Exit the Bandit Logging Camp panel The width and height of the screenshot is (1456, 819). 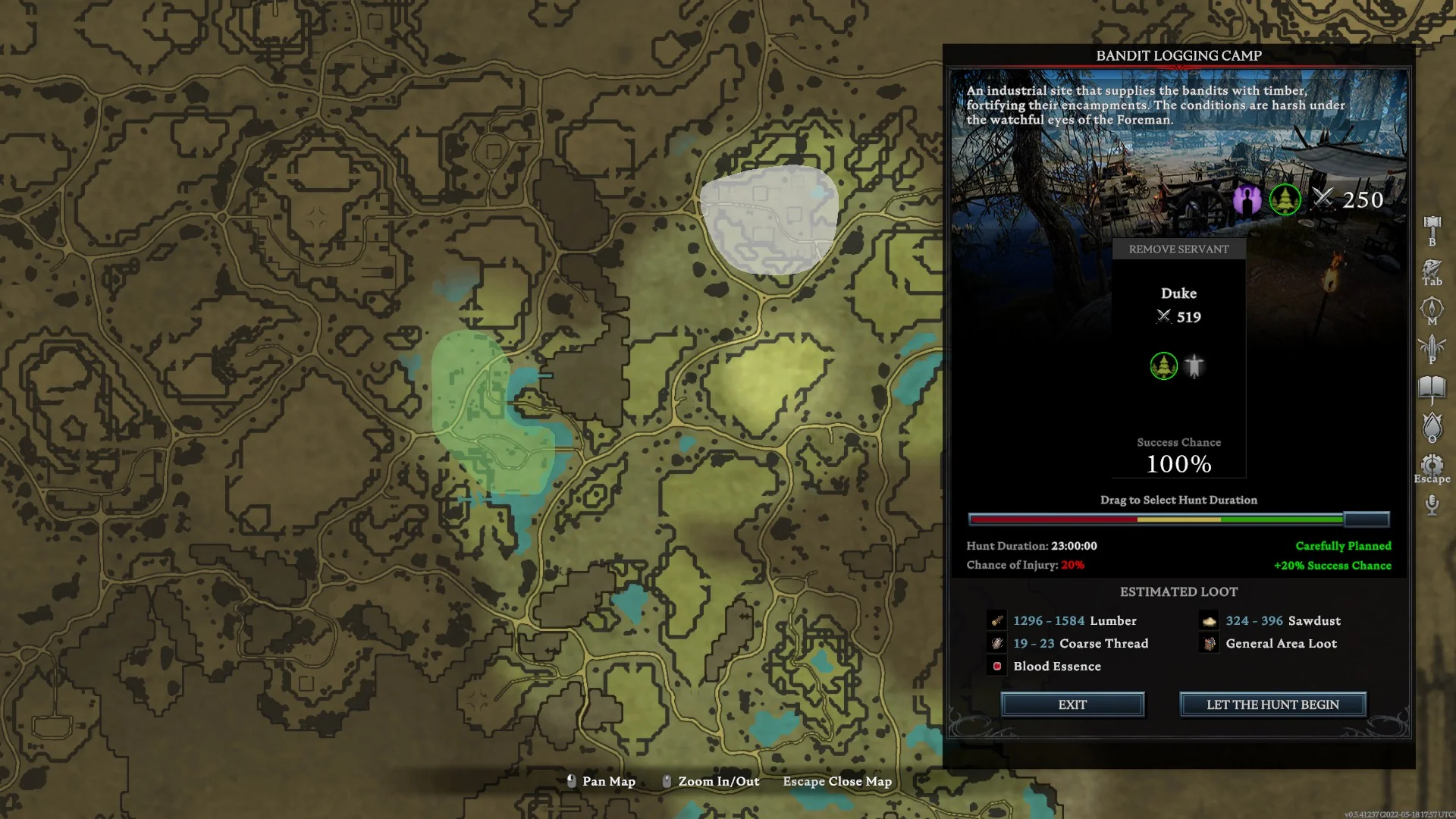tap(1072, 704)
